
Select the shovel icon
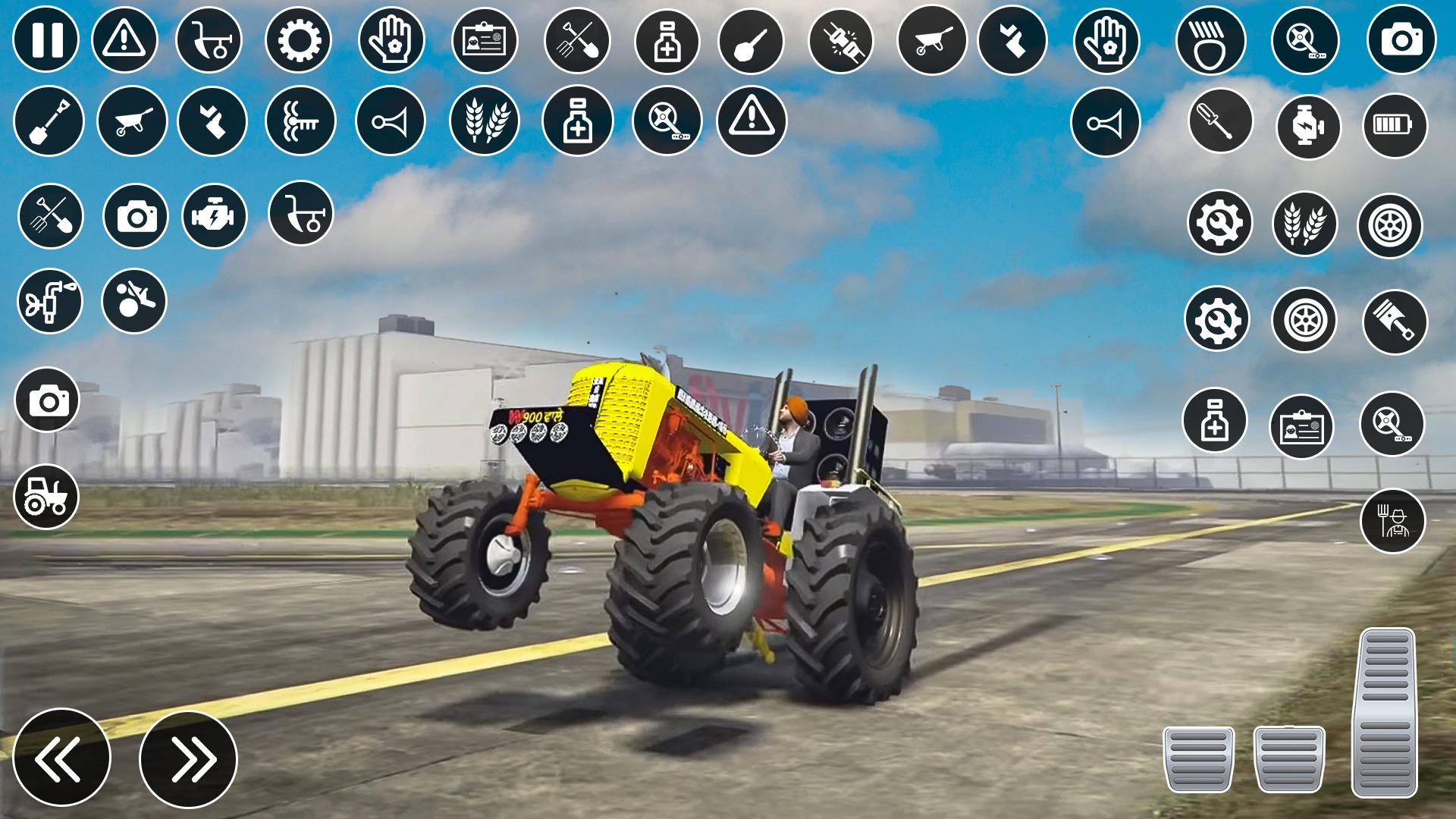pos(47,120)
